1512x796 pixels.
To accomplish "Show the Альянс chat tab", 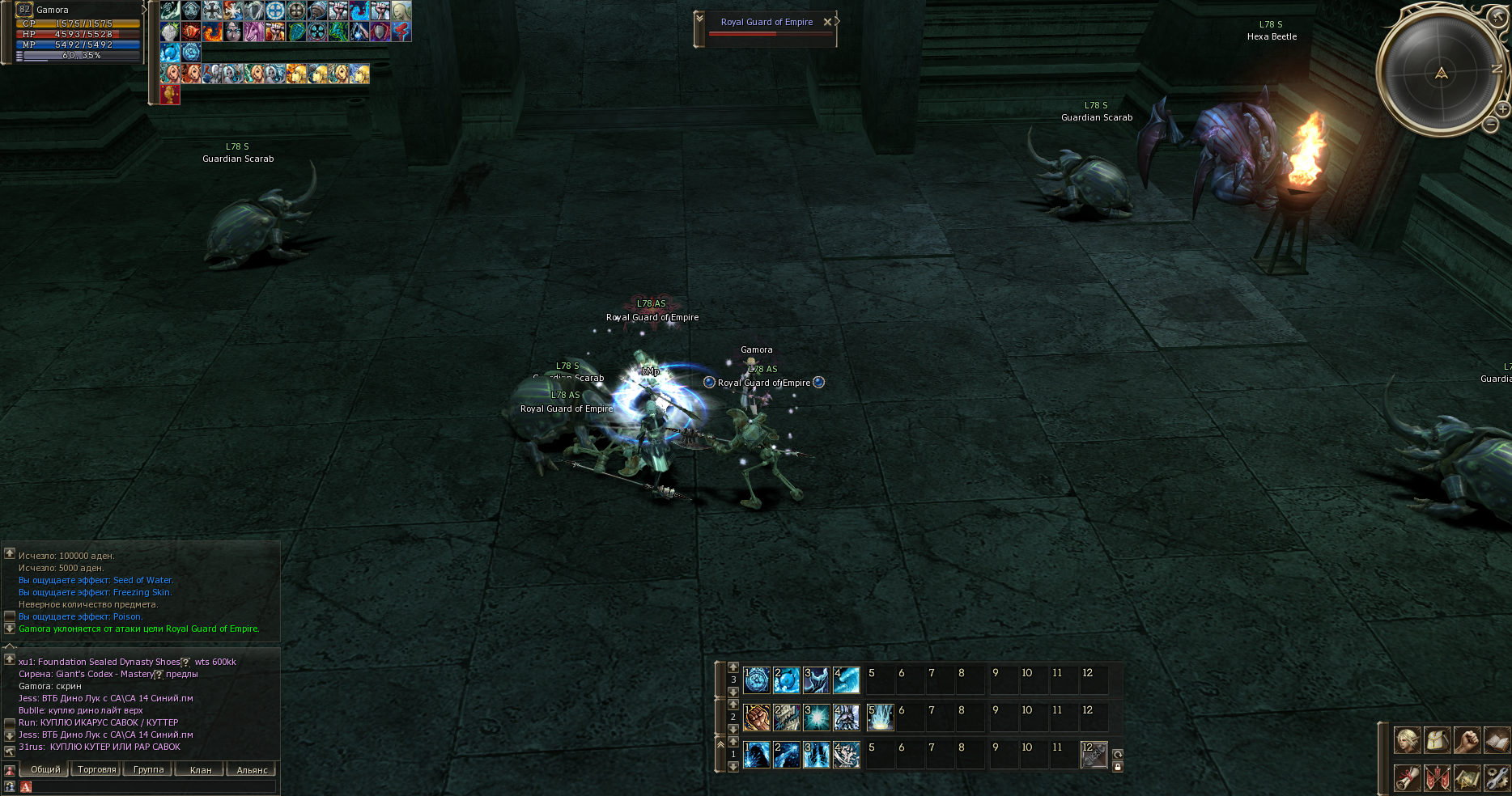I will [252, 769].
